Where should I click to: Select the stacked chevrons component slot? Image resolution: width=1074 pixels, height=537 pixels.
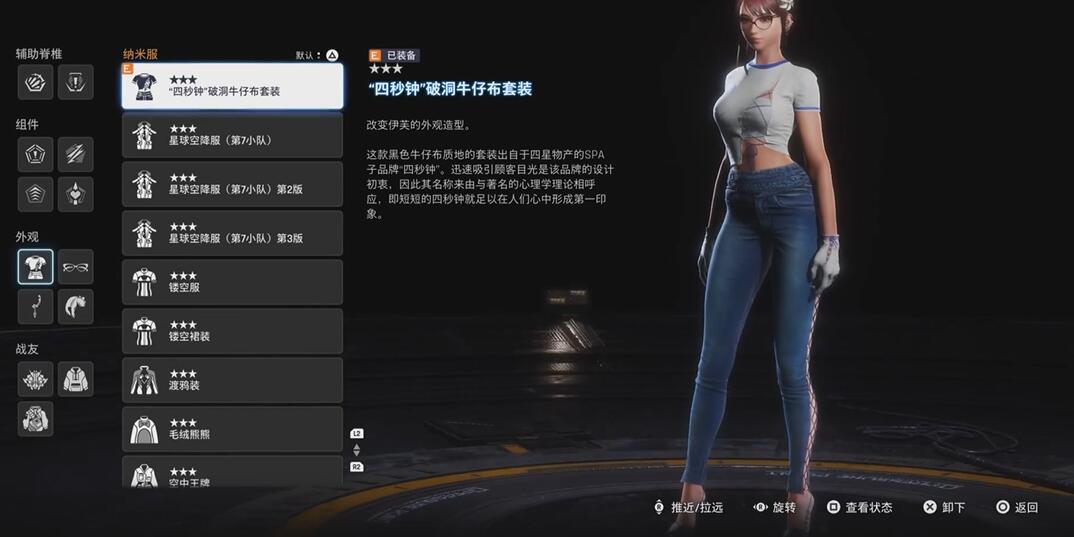point(35,195)
